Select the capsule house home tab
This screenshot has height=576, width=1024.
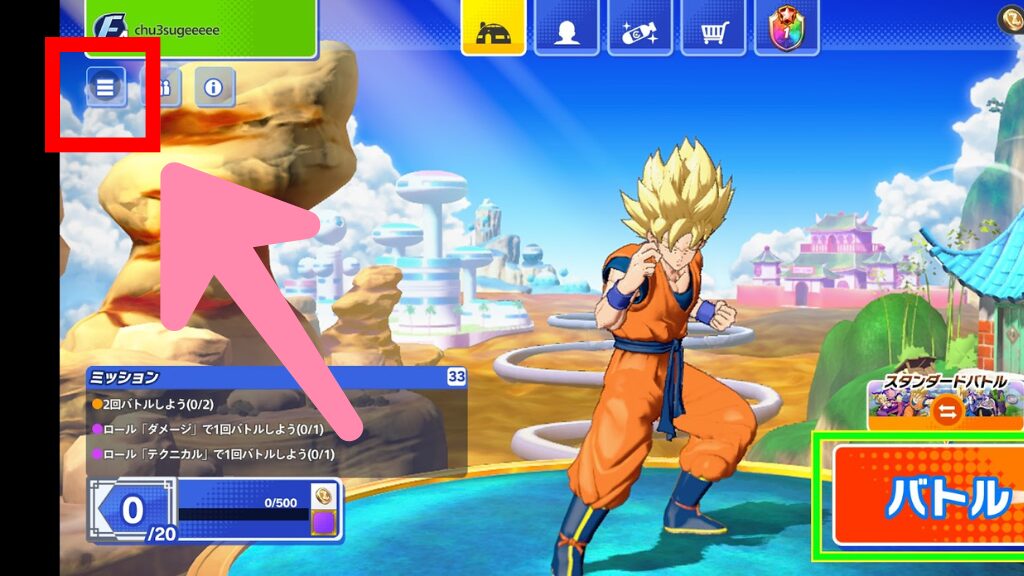493,28
